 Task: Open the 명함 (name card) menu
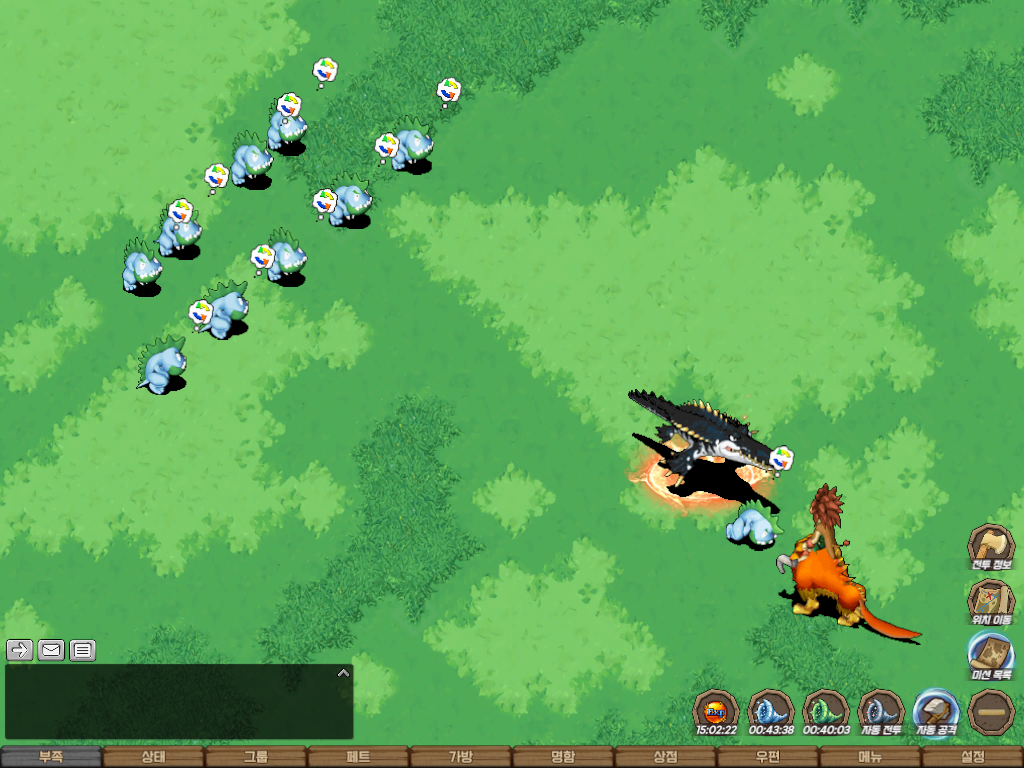tap(563, 757)
